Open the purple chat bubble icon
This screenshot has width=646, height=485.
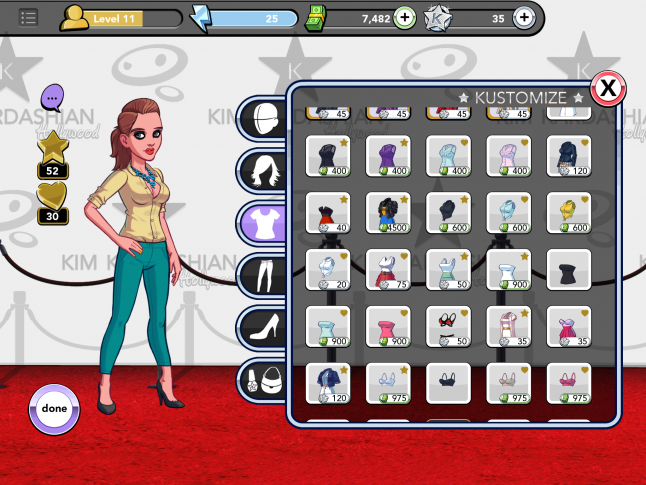(x=53, y=98)
